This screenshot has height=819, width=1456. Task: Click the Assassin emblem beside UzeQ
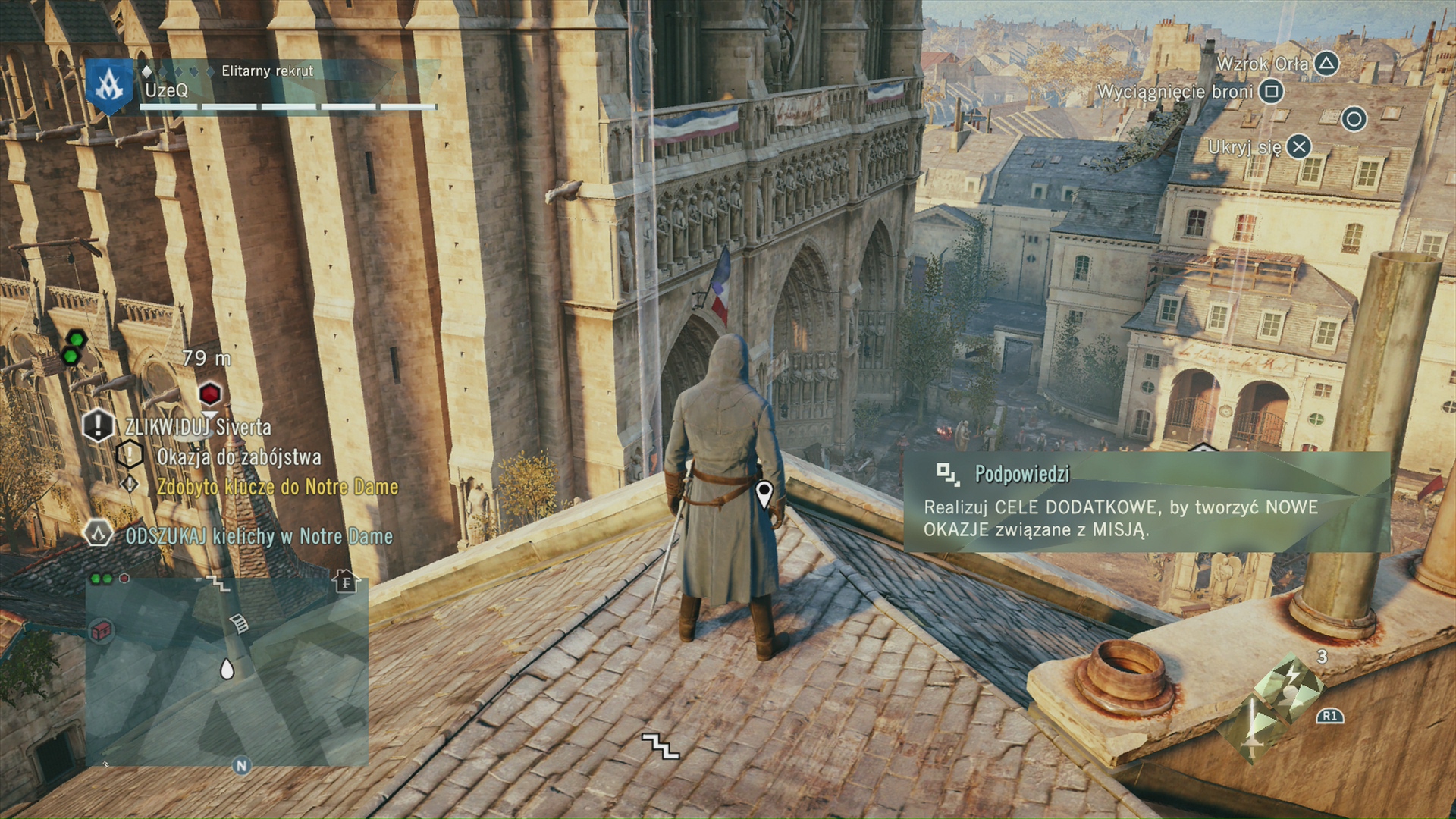(109, 86)
